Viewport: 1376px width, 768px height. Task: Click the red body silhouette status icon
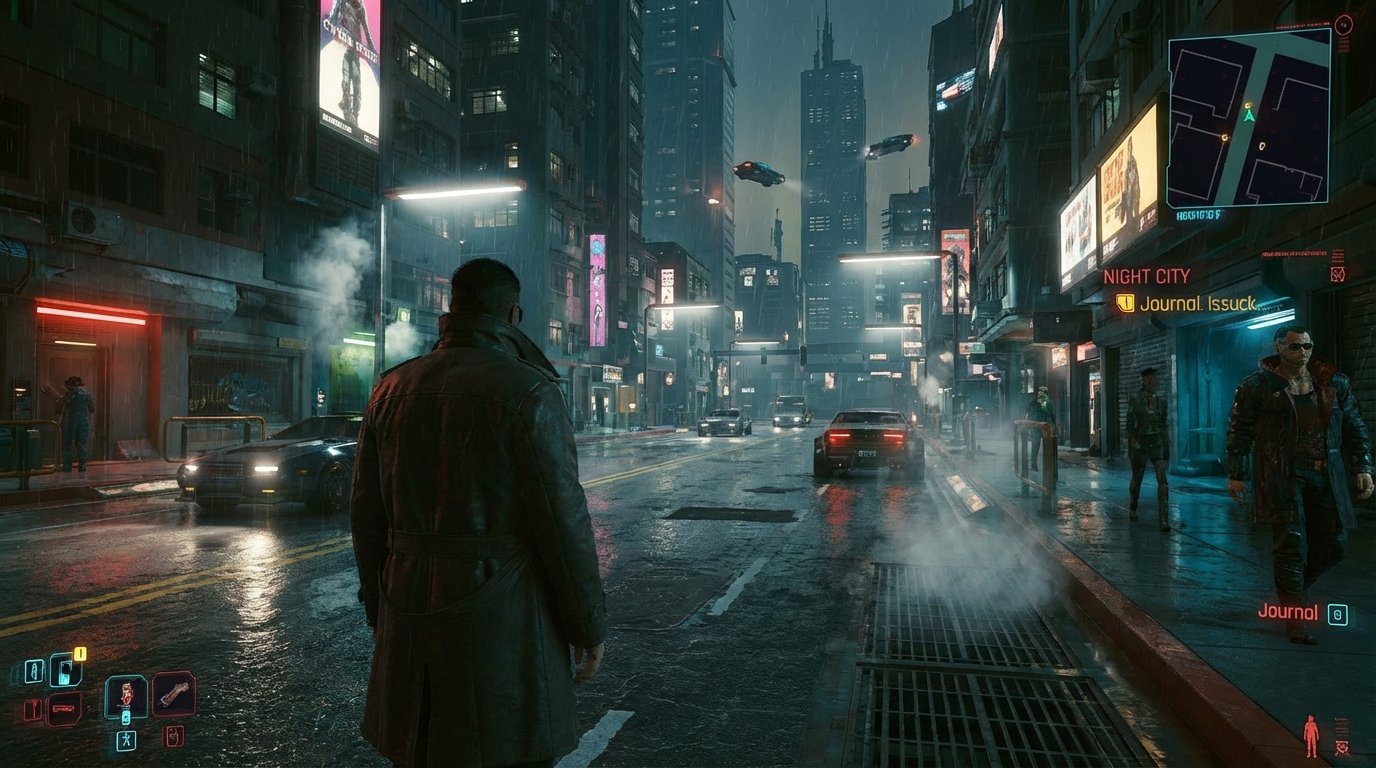(1311, 734)
